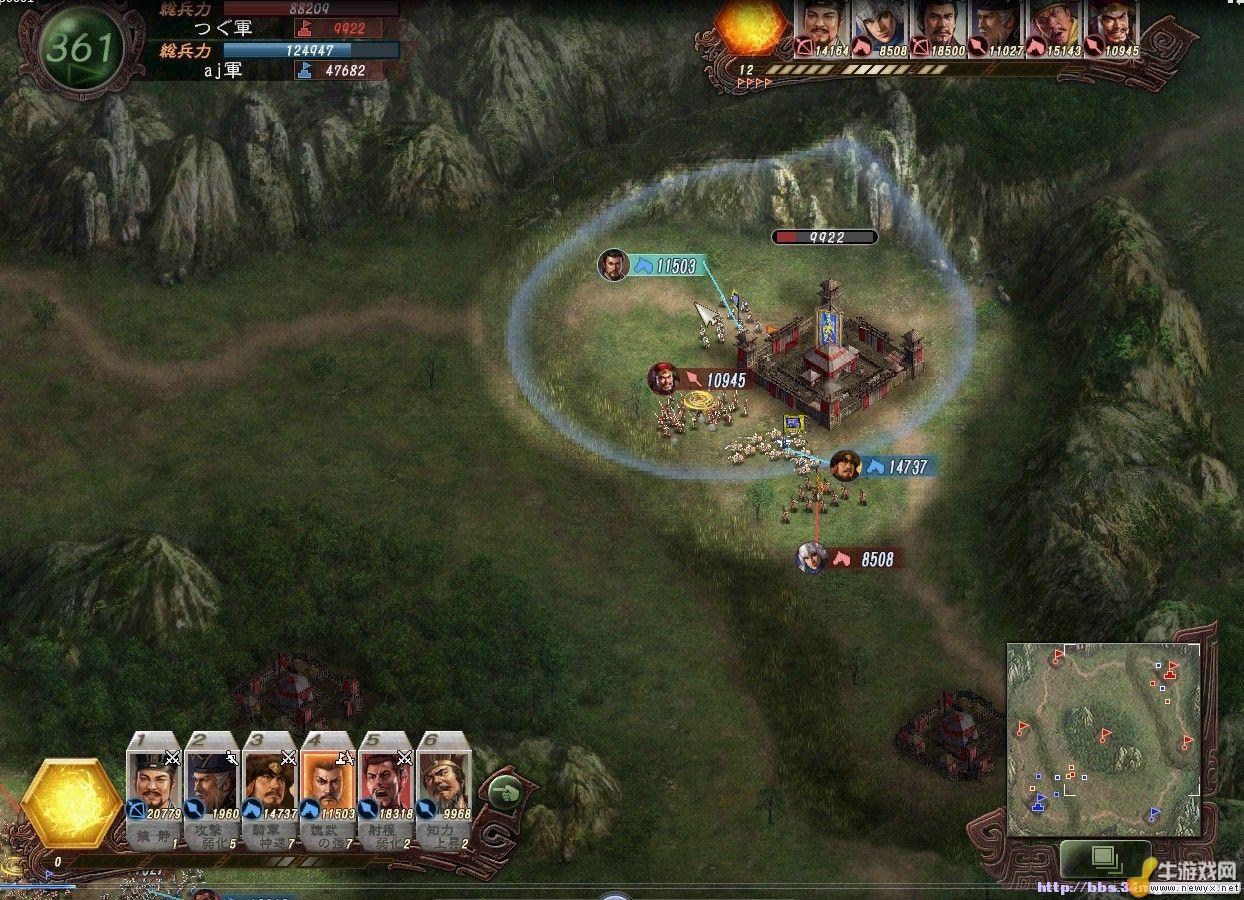The image size is (1244, 900).
Task: Activate the golden hexagon tactic gauge
Action: (71, 801)
